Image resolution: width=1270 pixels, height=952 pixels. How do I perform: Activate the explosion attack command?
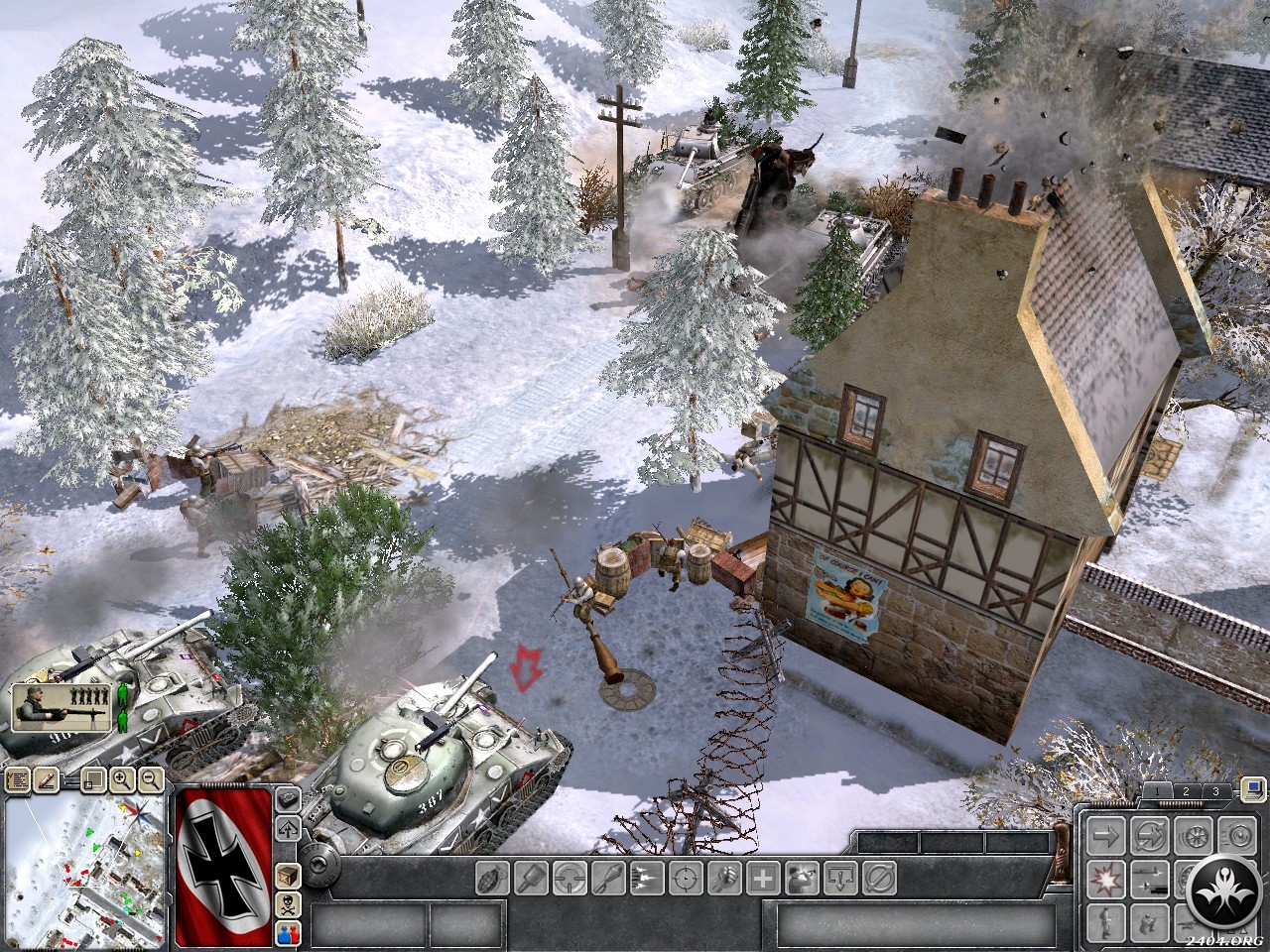(x=1104, y=878)
